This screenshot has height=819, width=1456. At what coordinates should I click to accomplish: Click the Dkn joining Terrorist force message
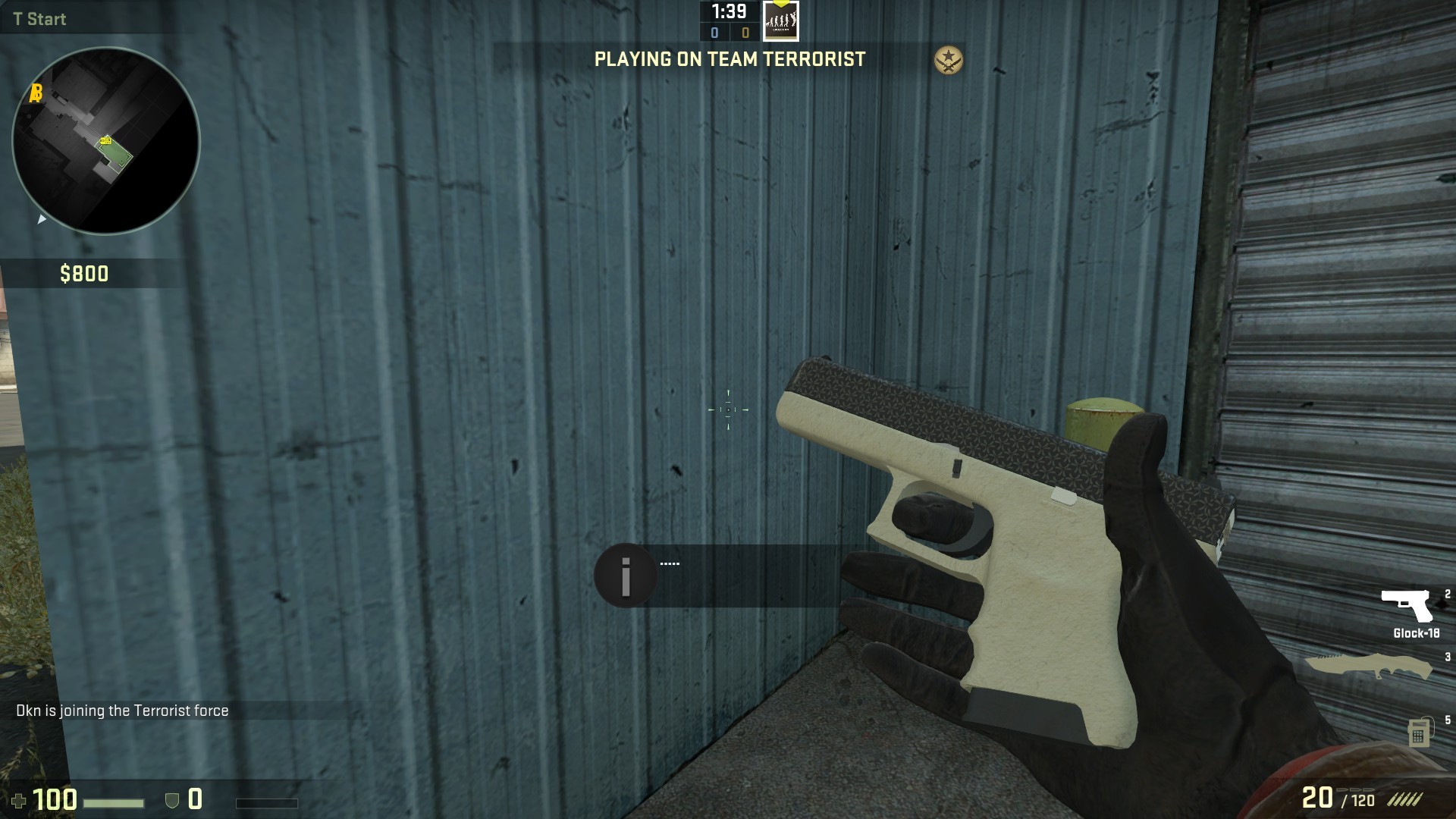coord(121,711)
